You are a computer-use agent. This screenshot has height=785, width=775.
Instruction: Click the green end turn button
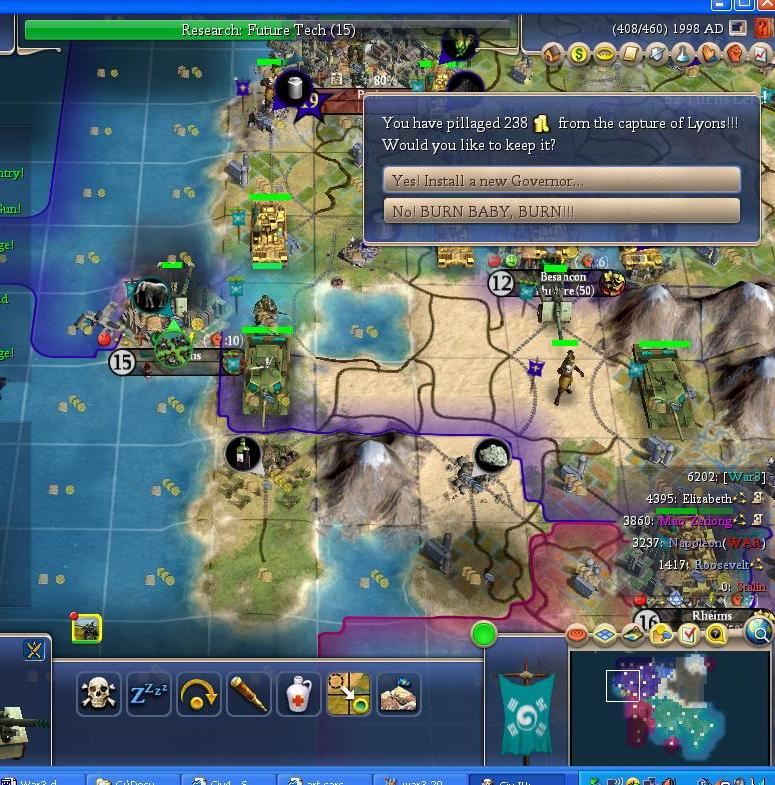pyautogui.click(x=484, y=634)
